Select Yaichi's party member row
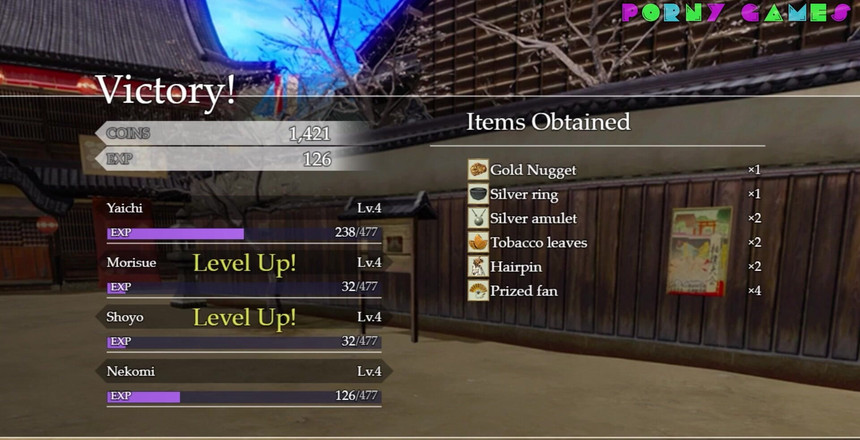Viewport: 860px width, 440px height. pyautogui.click(x=243, y=209)
